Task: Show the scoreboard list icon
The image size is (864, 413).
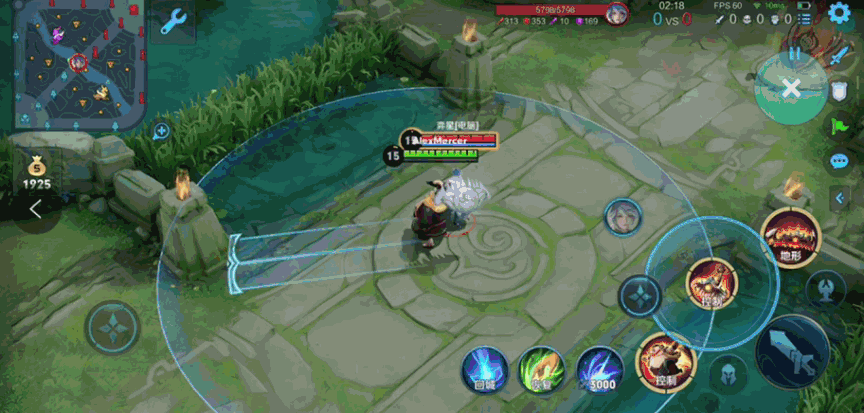Action: point(805,19)
